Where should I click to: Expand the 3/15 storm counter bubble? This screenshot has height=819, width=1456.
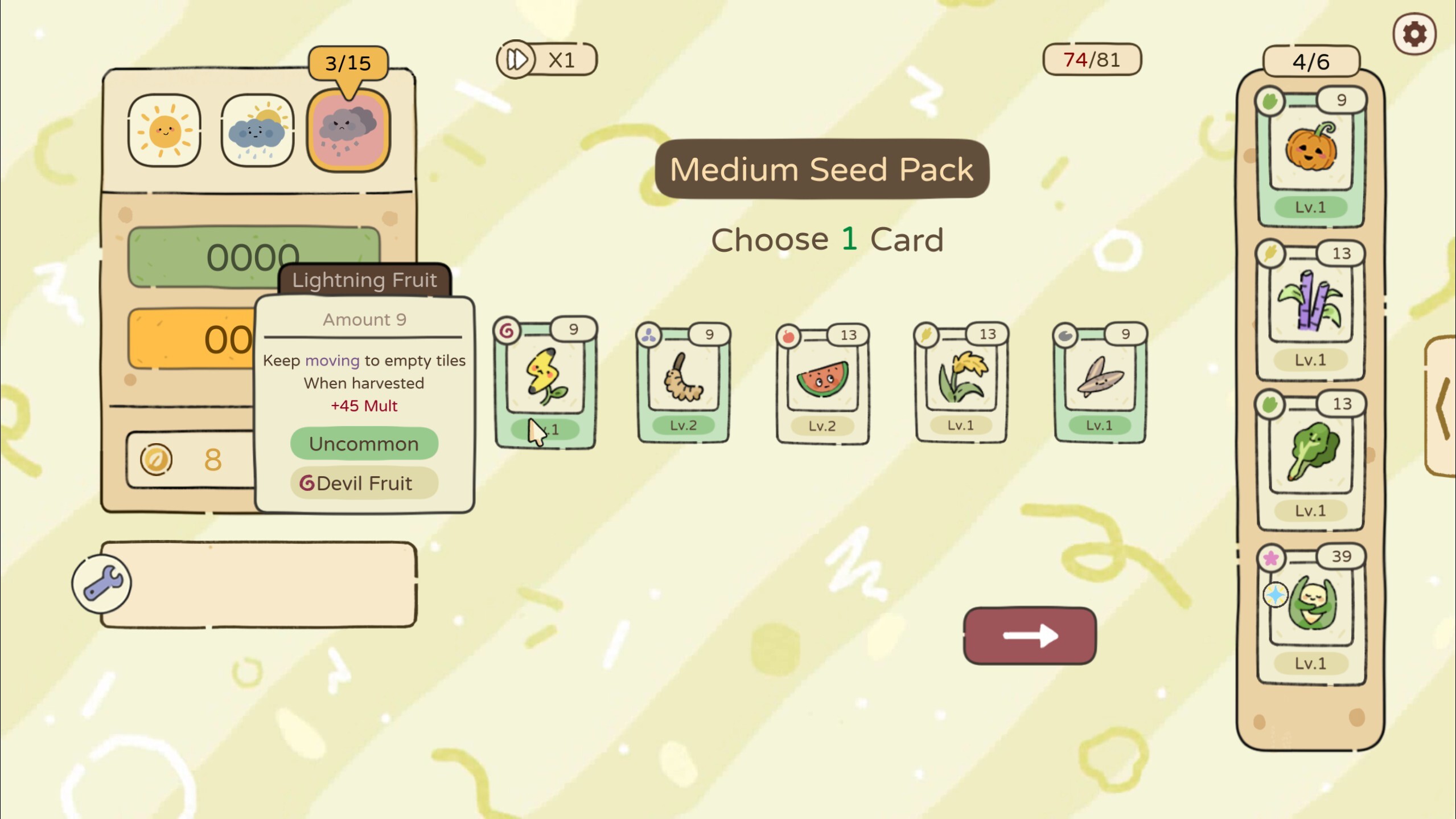click(348, 62)
